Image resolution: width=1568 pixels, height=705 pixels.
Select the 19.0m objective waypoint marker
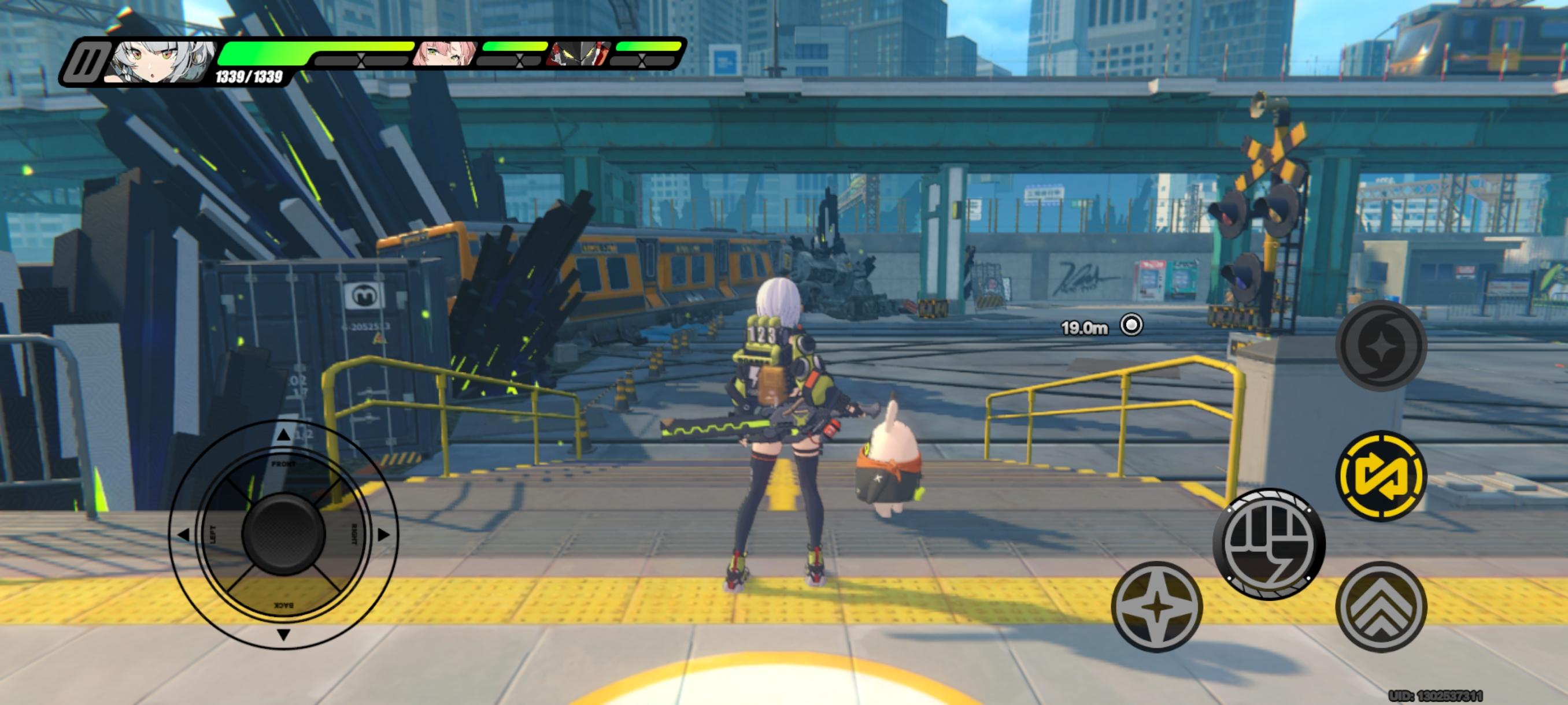pyautogui.click(x=1131, y=325)
